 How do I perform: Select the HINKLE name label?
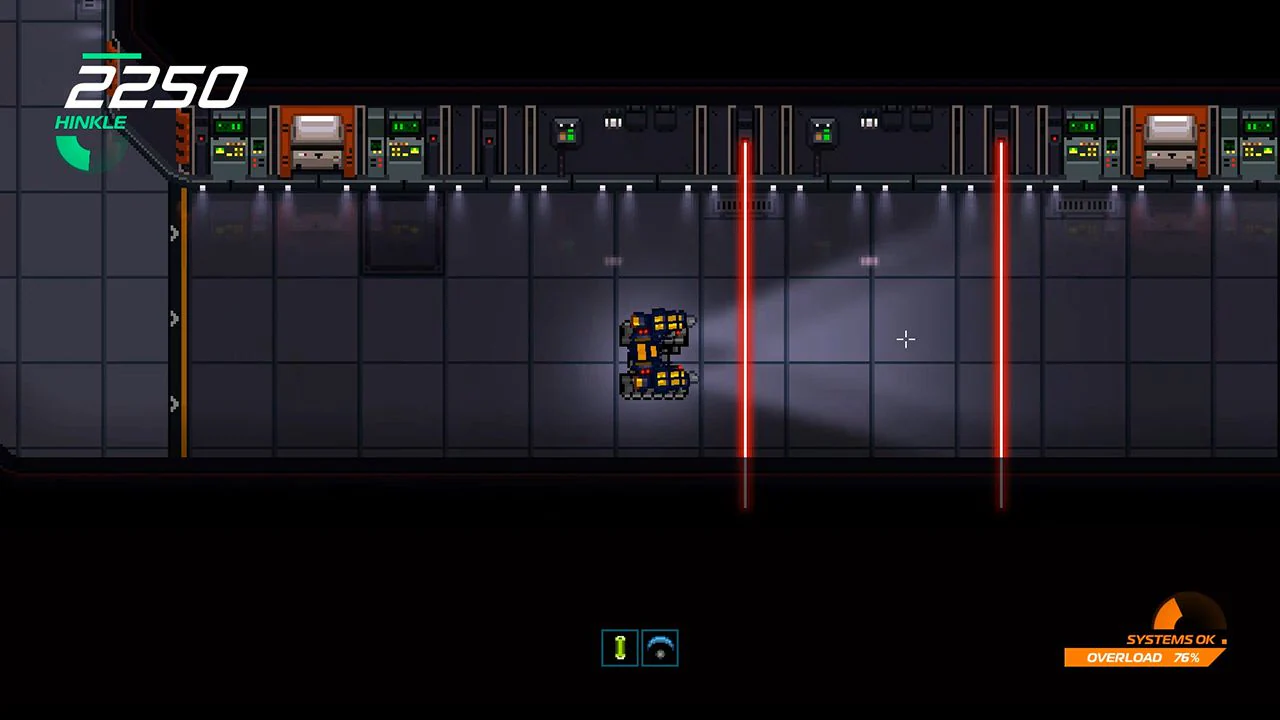click(x=90, y=122)
